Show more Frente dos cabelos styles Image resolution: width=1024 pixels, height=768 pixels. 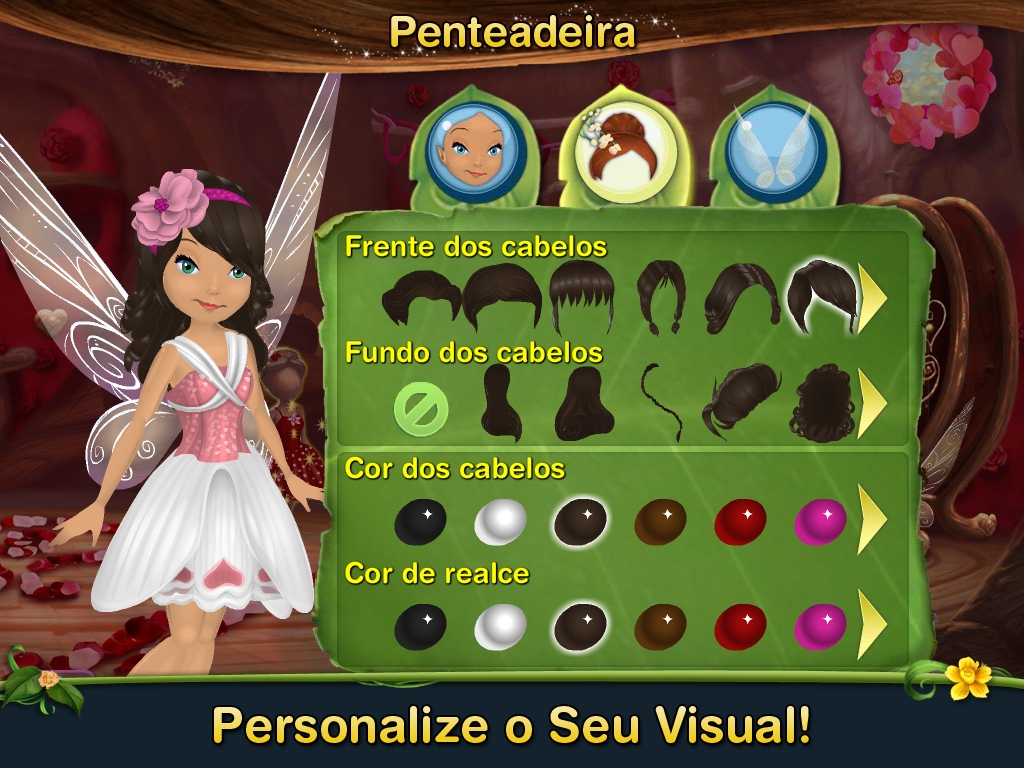[x=872, y=298]
